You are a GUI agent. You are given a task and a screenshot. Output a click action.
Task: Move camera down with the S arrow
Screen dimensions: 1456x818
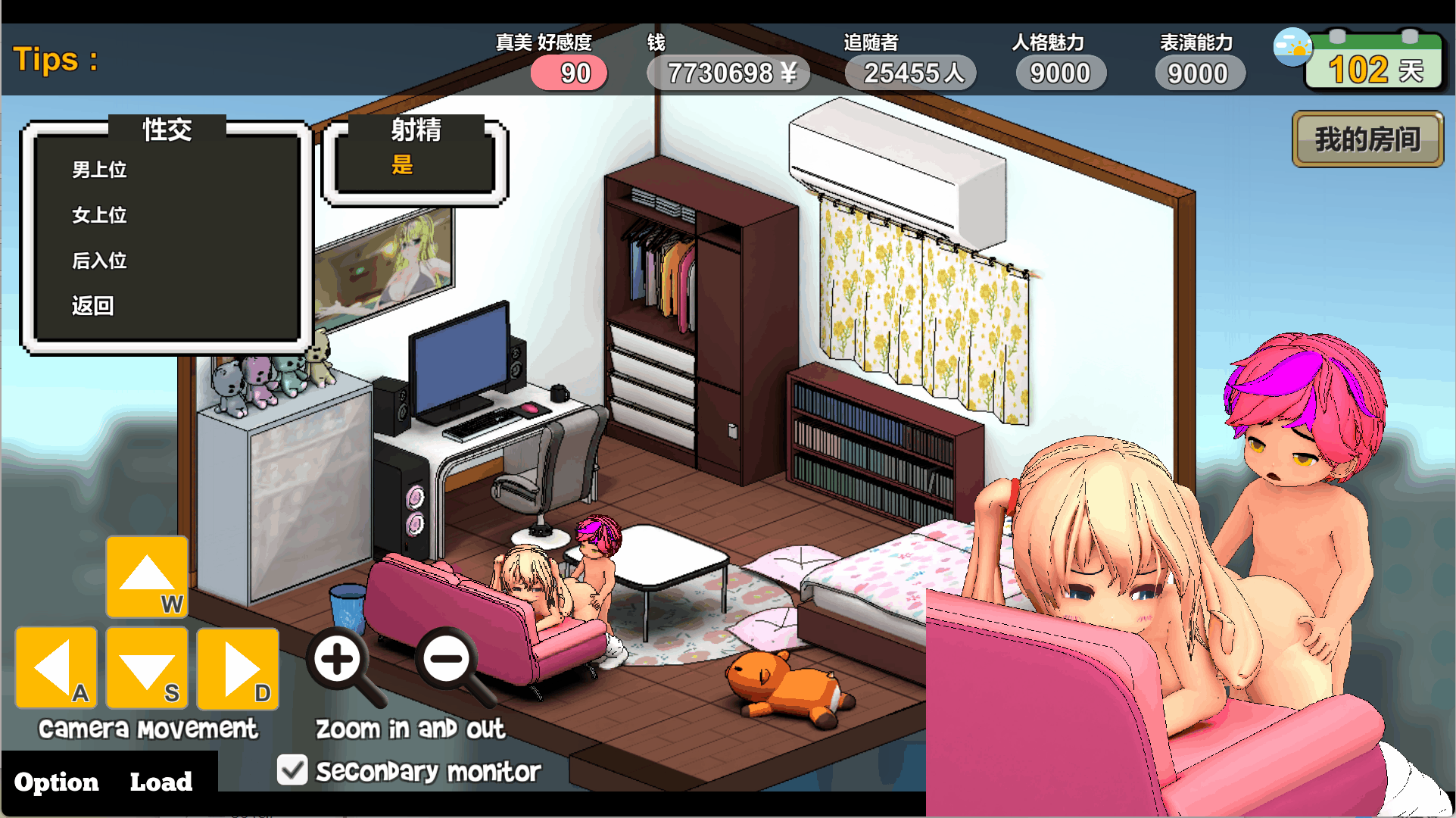point(147,668)
